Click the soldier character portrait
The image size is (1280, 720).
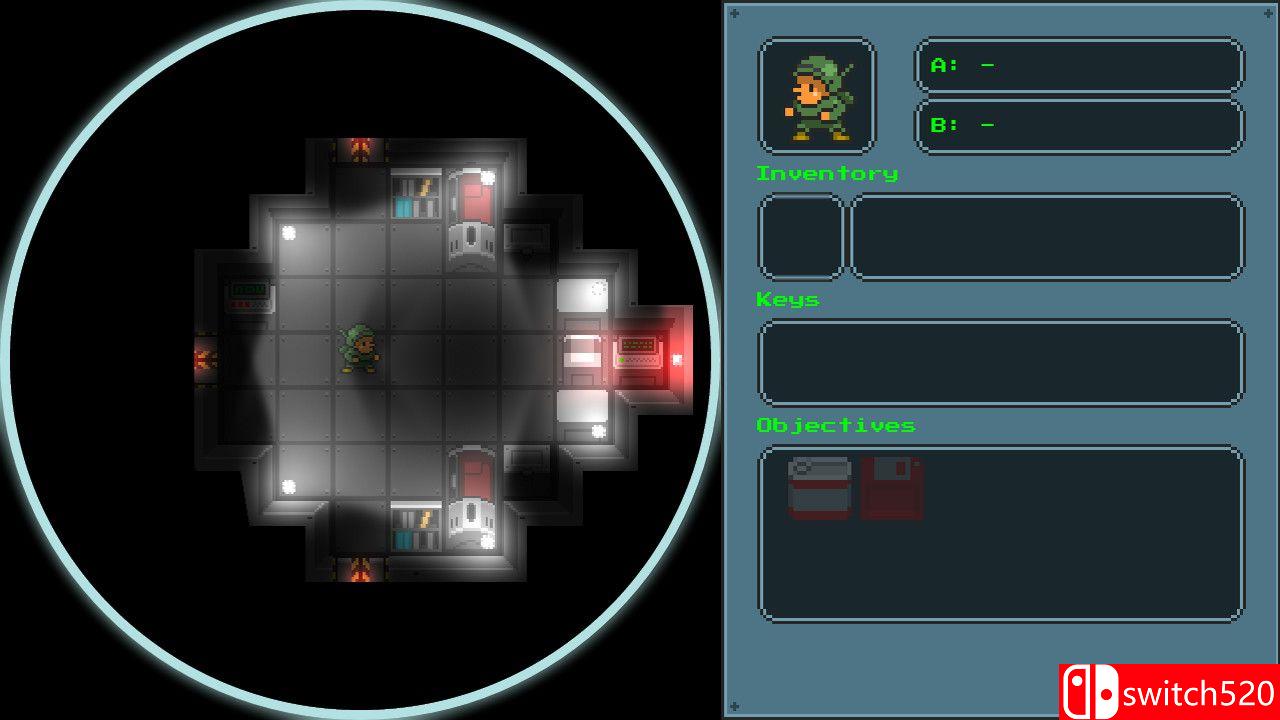pyautogui.click(x=816, y=94)
